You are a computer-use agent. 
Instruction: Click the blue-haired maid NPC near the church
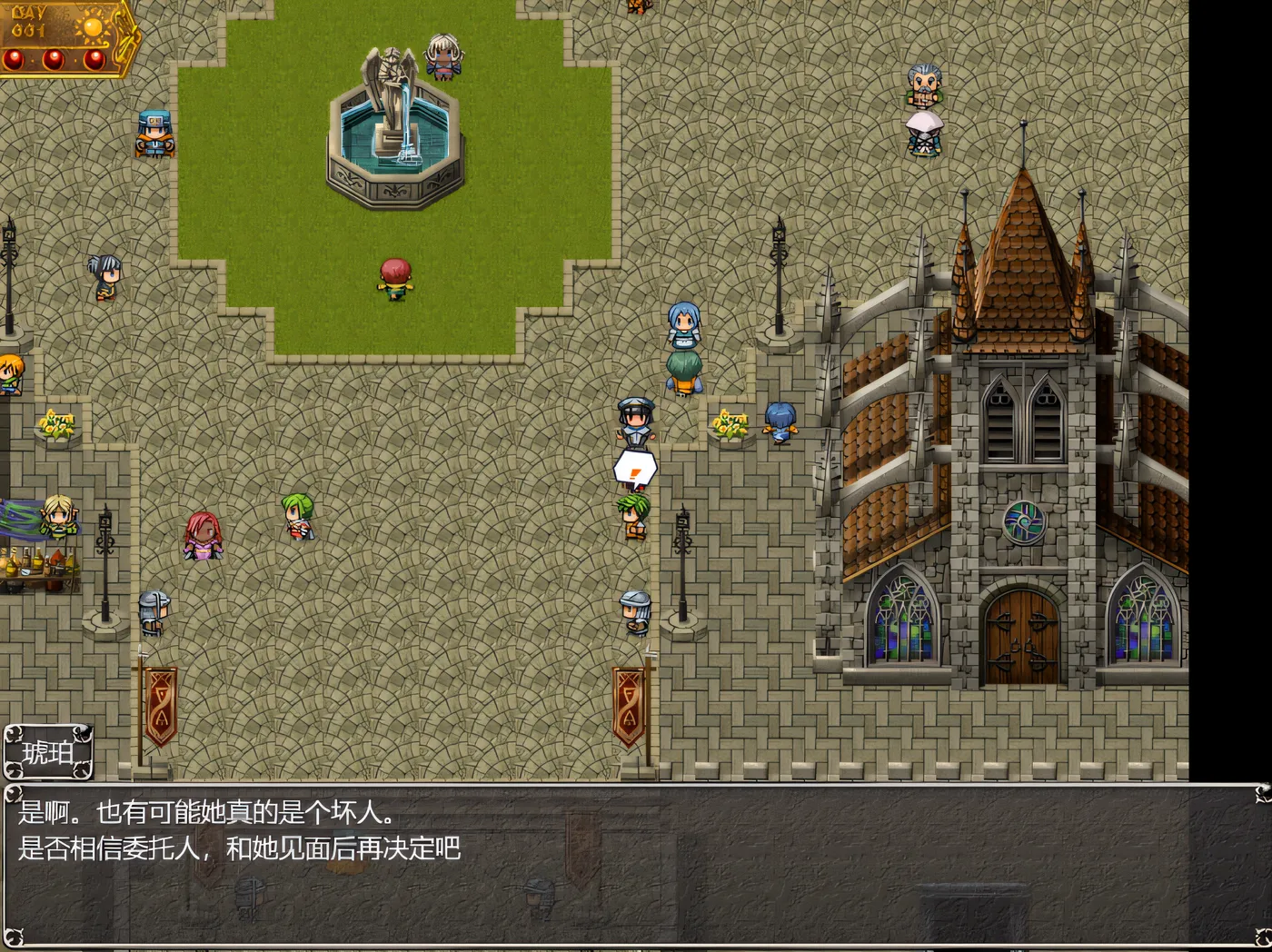[683, 341]
